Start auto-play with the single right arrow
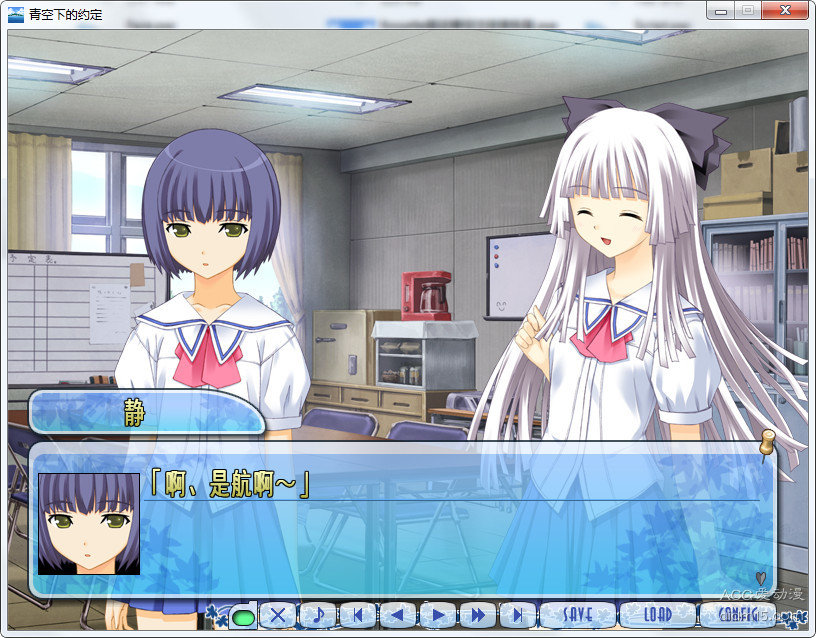The image size is (816, 638). pyautogui.click(x=437, y=615)
